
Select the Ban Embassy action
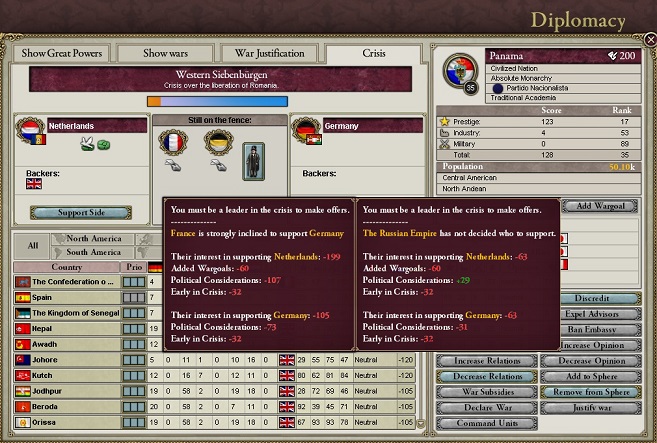pyautogui.click(x=593, y=330)
